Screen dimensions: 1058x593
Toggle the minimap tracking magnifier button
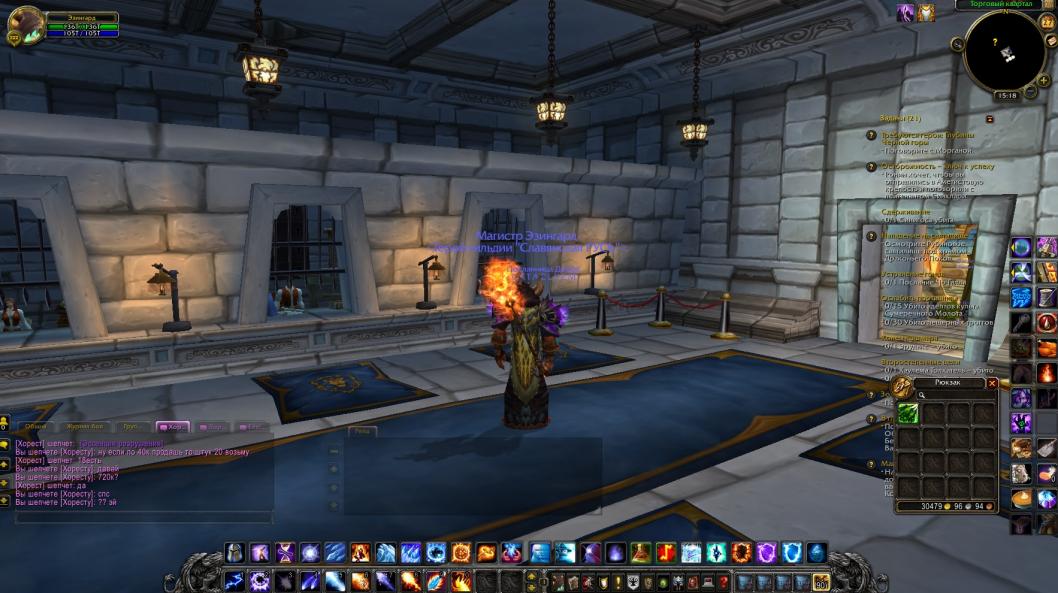958,44
